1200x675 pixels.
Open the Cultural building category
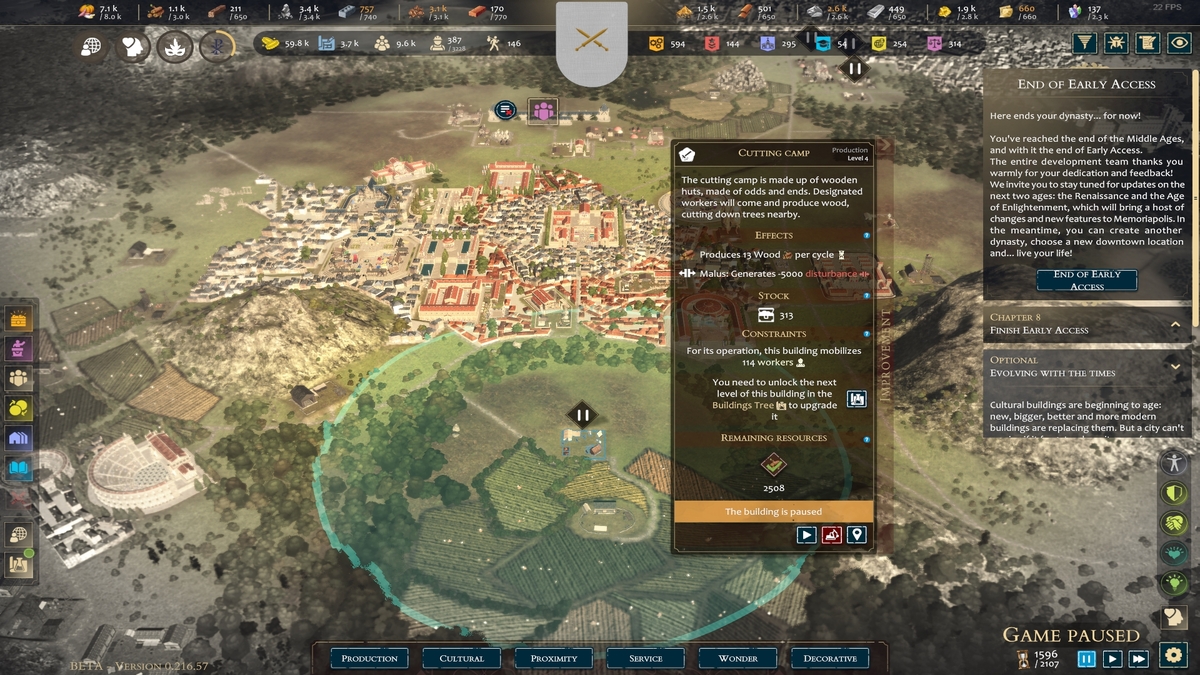pyautogui.click(x=461, y=658)
